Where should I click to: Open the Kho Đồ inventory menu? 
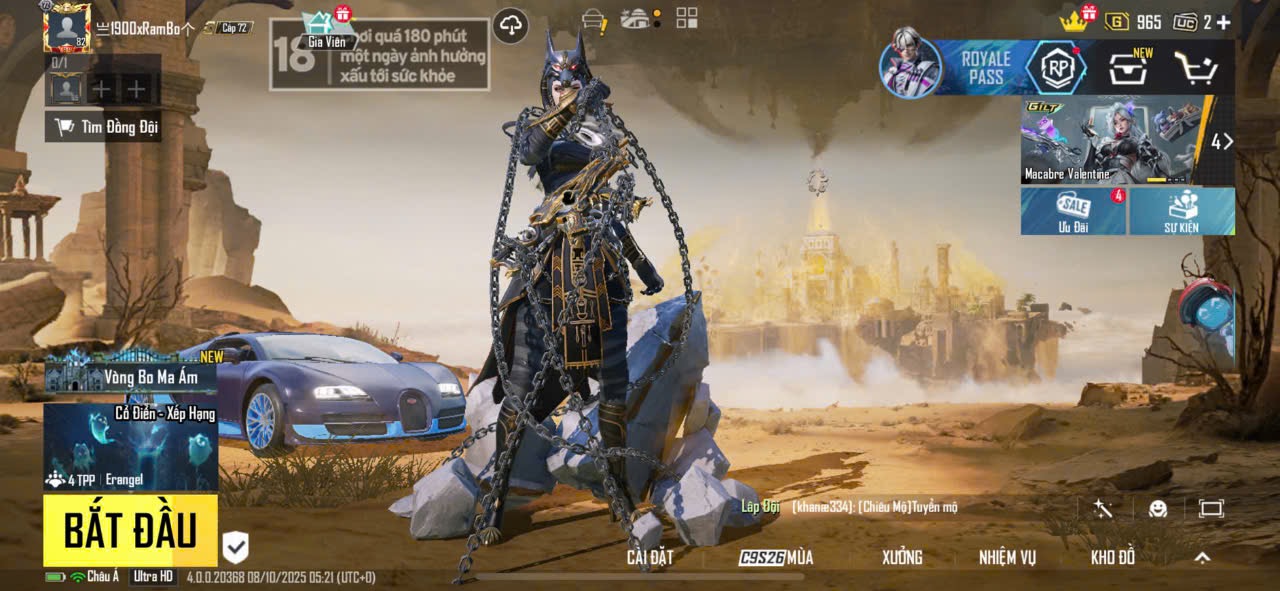pyautogui.click(x=1112, y=558)
